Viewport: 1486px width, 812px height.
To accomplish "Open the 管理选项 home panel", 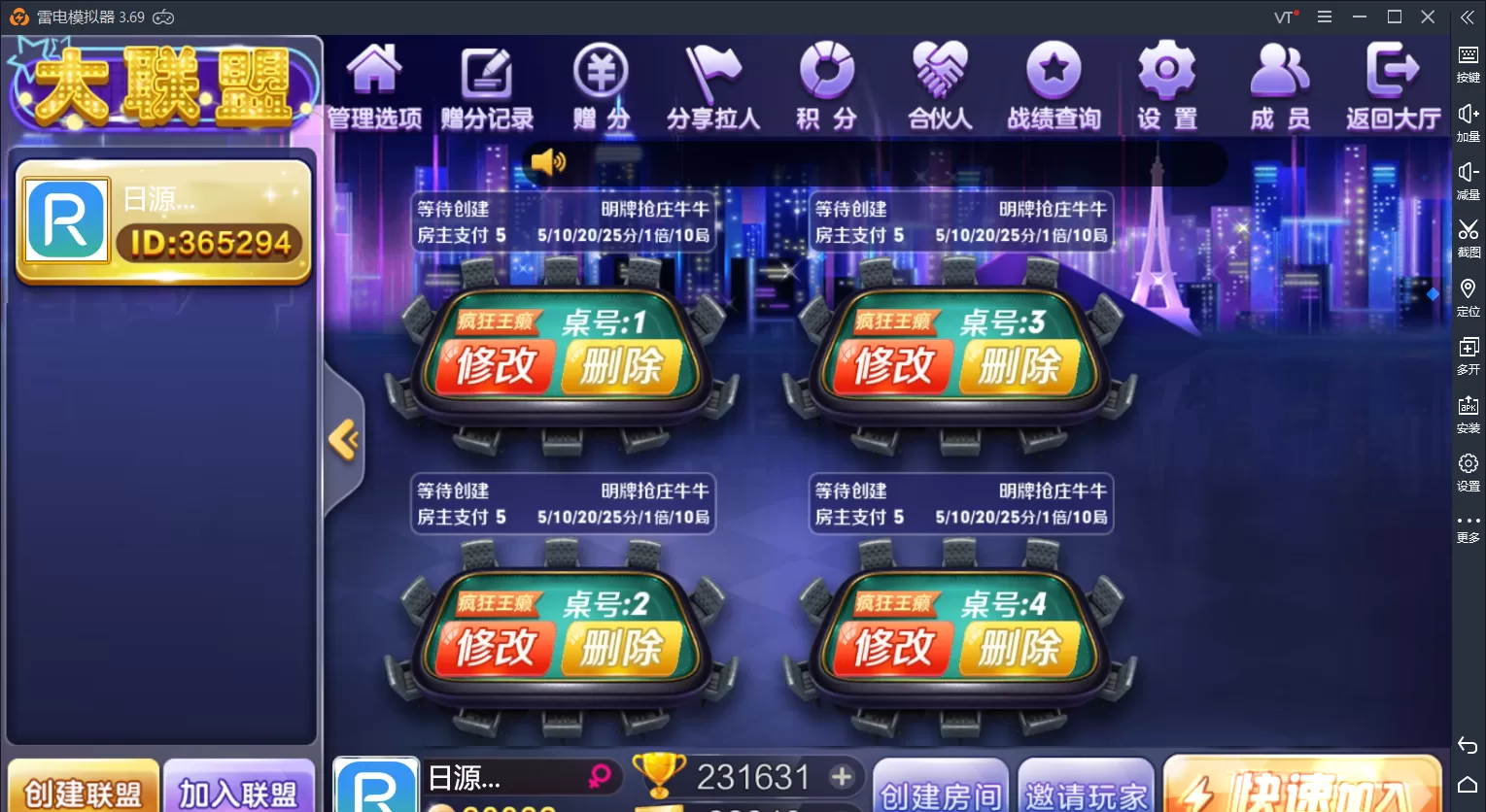I will (372, 85).
